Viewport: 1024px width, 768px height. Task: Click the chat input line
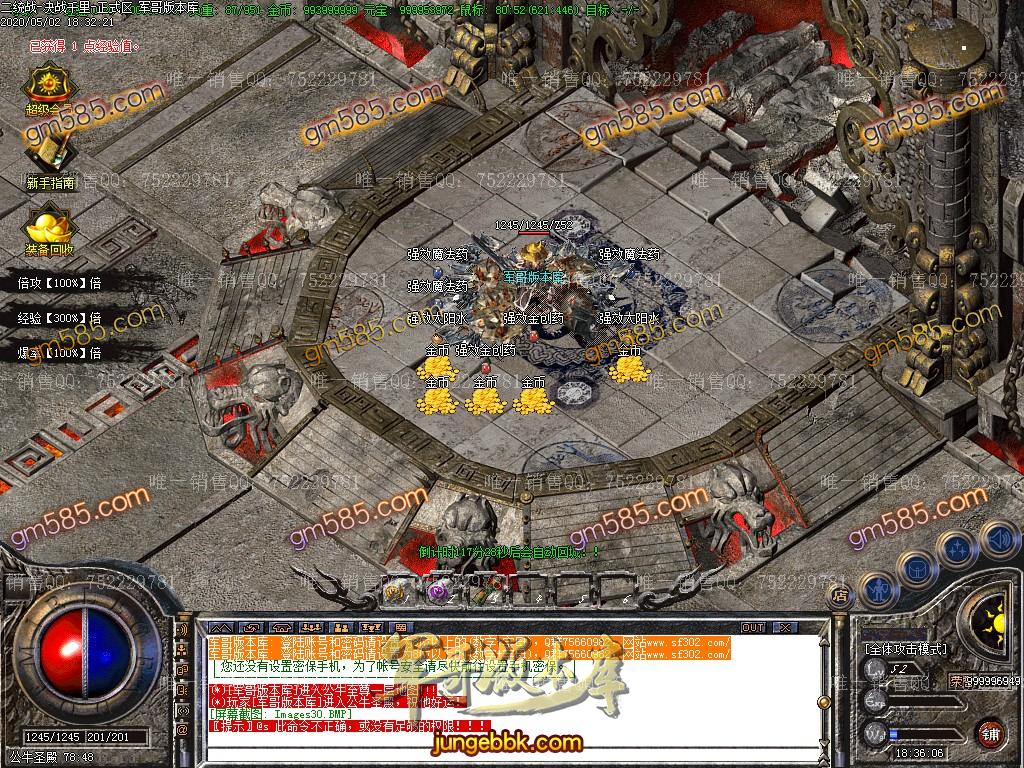tap(500, 756)
